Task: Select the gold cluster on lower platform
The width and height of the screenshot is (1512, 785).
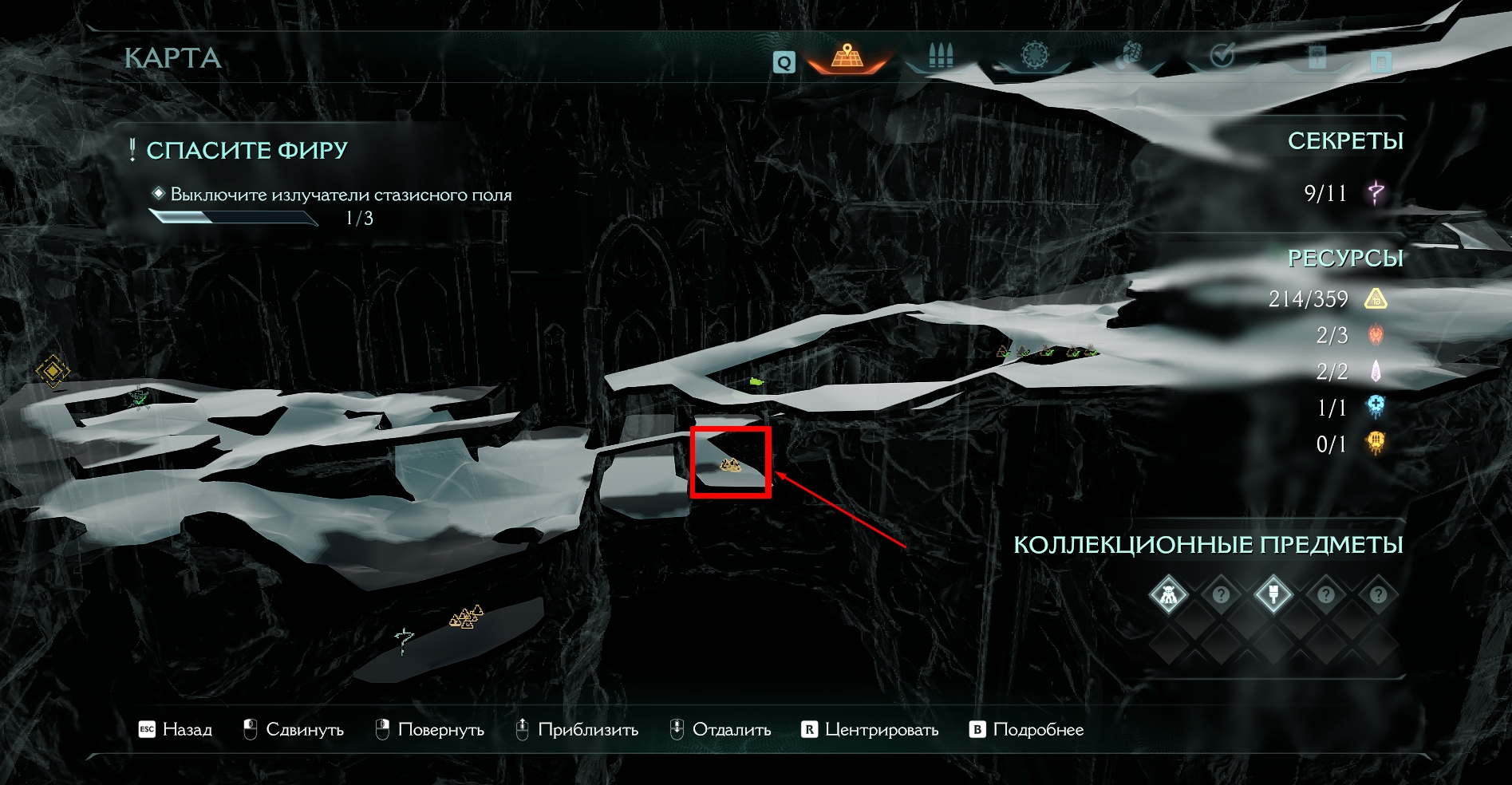Action: pyautogui.click(x=467, y=616)
